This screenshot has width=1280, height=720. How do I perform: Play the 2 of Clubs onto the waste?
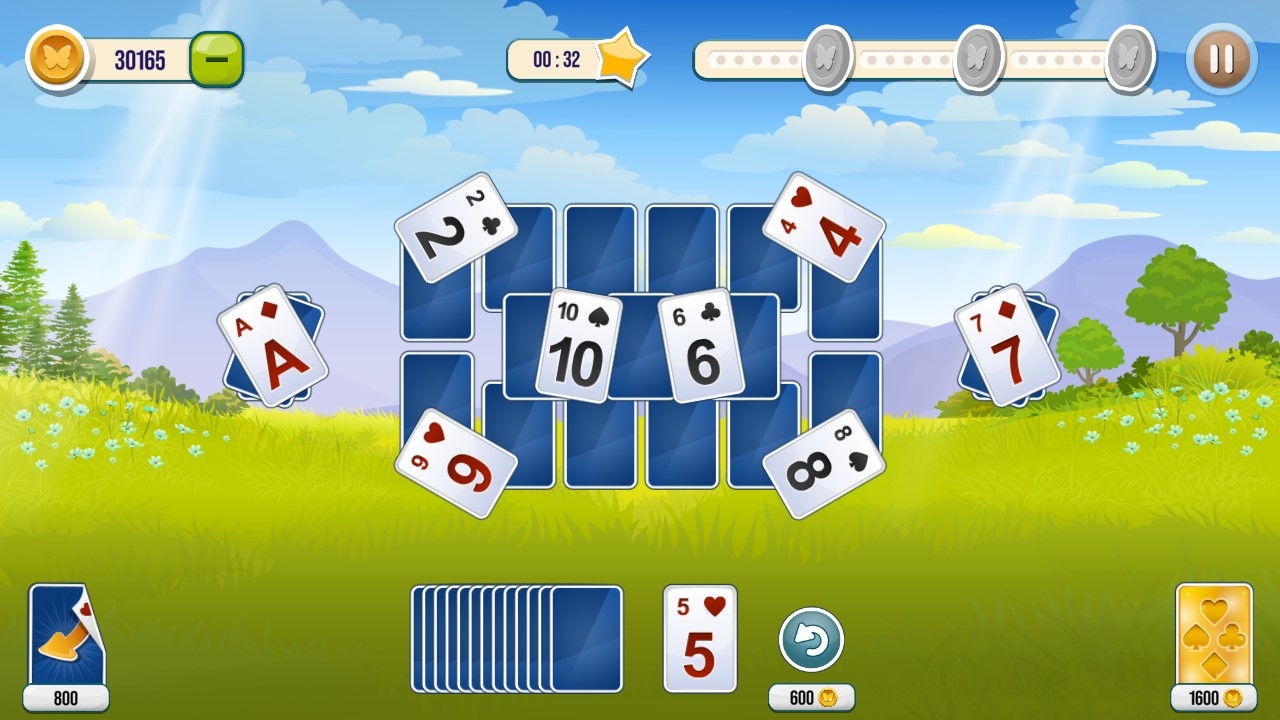pyautogui.click(x=456, y=225)
